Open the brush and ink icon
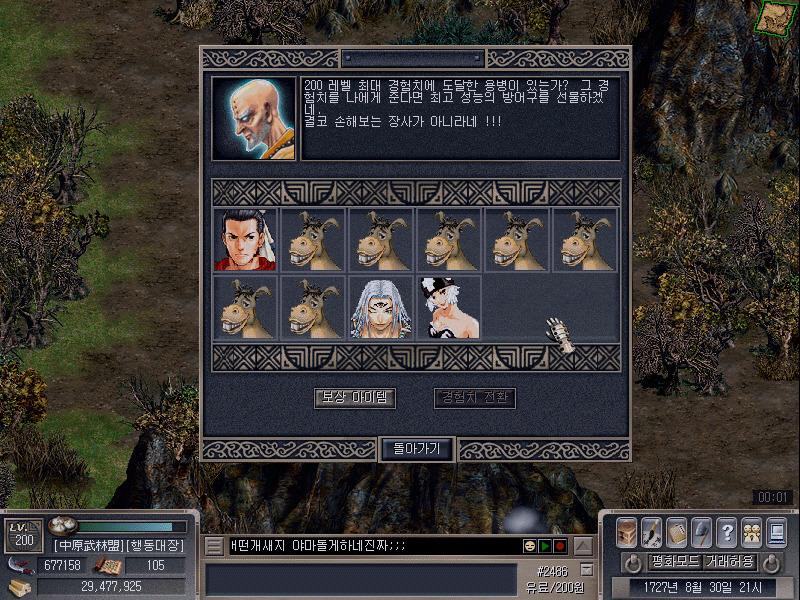This screenshot has height=600, width=800. tap(651, 530)
